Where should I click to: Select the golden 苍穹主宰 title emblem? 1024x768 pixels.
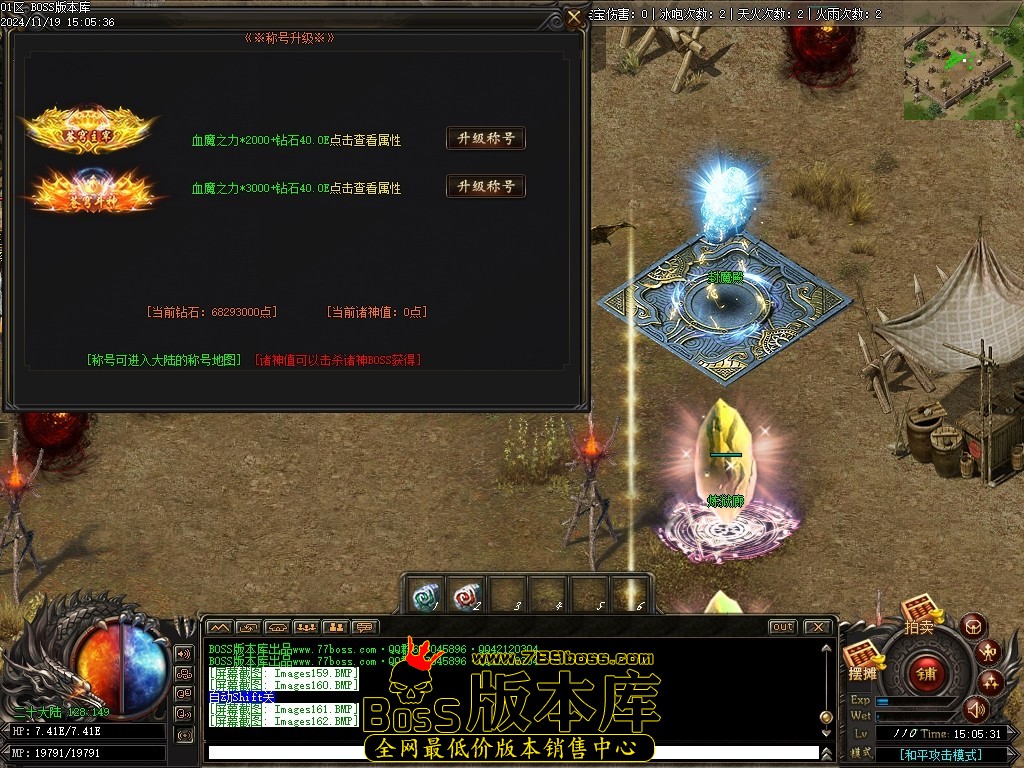[x=90, y=128]
